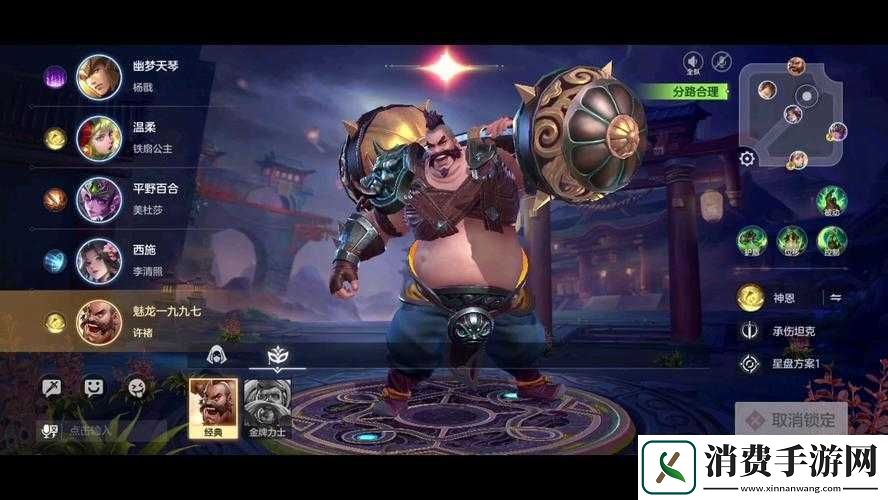Open the winking face emote button
This screenshot has height=500, width=888.
click(134, 386)
